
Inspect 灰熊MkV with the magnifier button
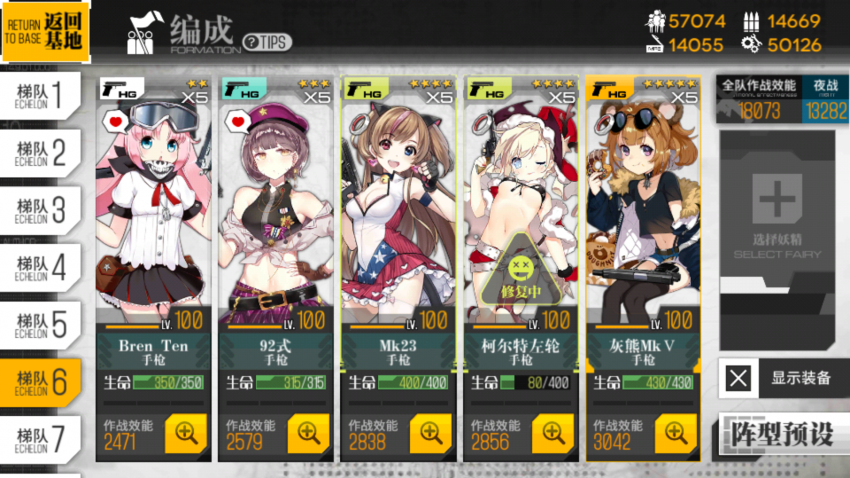[677, 433]
